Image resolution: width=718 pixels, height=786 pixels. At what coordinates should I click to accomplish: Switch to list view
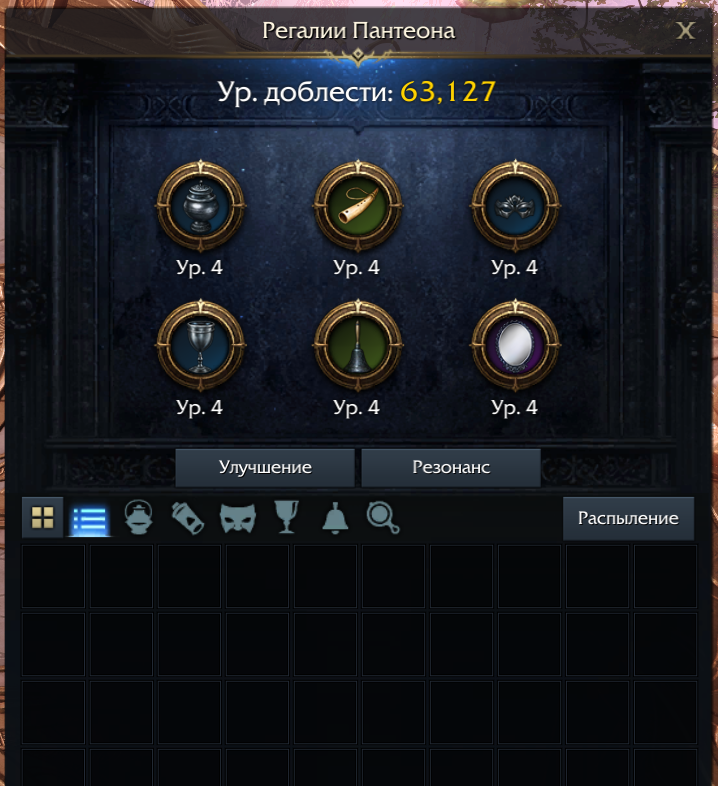click(x=90, y=518)
